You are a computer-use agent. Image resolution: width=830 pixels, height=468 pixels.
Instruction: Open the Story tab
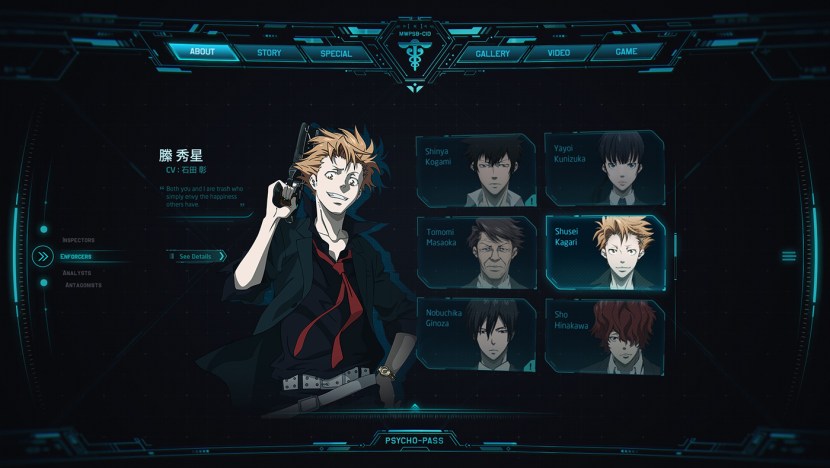coord(269,53)
